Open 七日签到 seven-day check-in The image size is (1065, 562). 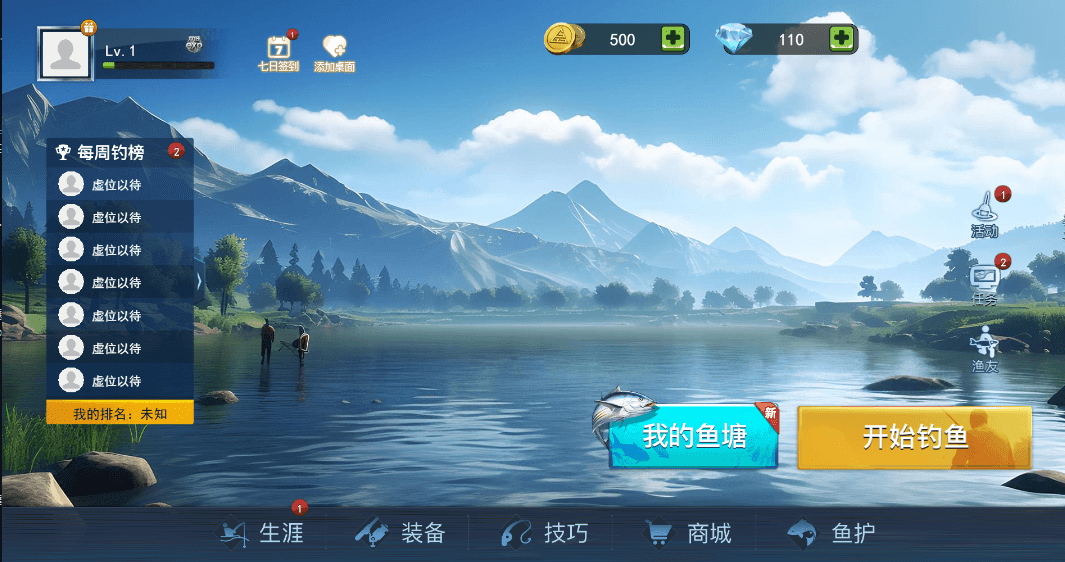pos(278,52)
